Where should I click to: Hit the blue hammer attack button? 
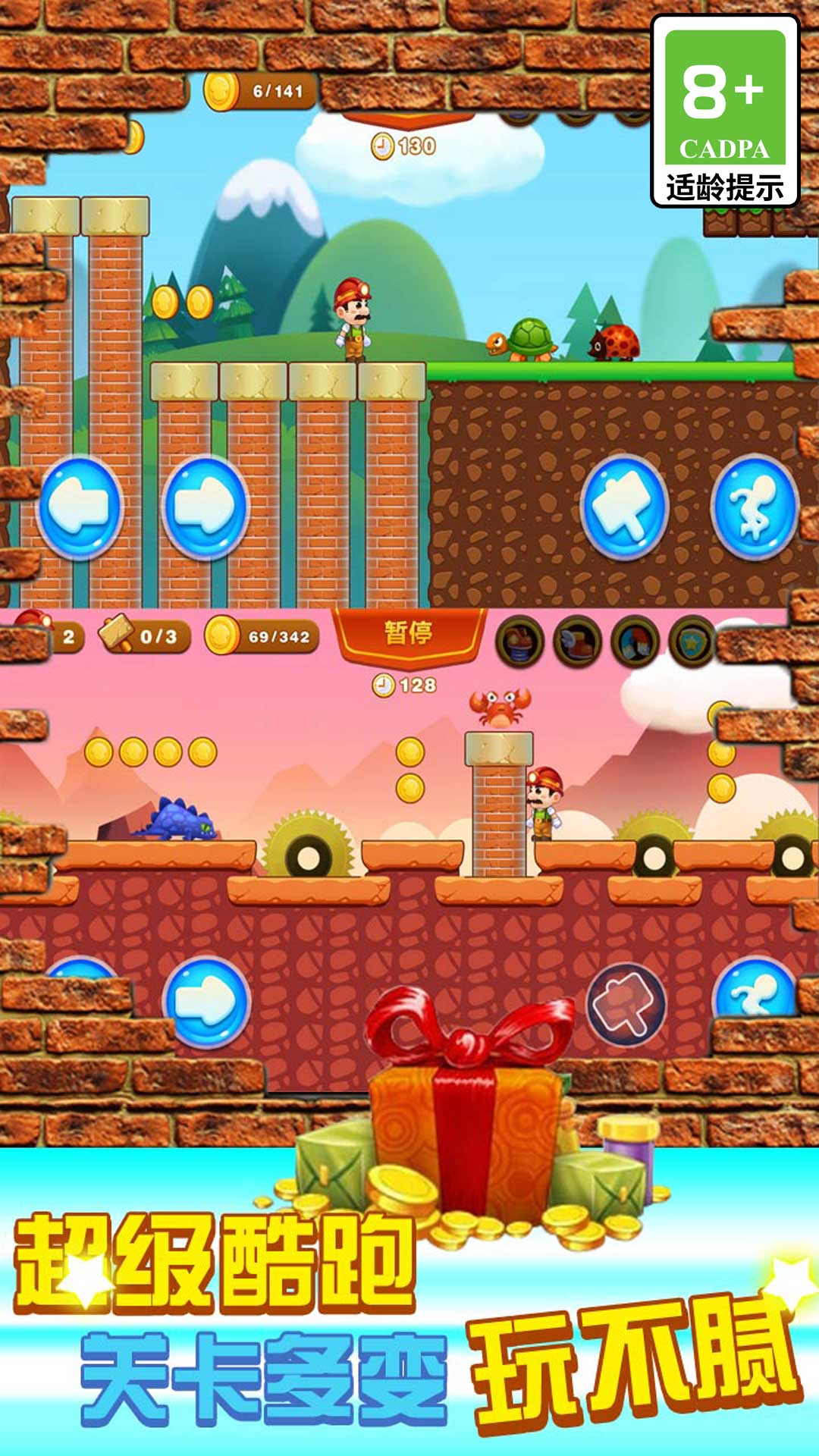(x=624, y=507)
